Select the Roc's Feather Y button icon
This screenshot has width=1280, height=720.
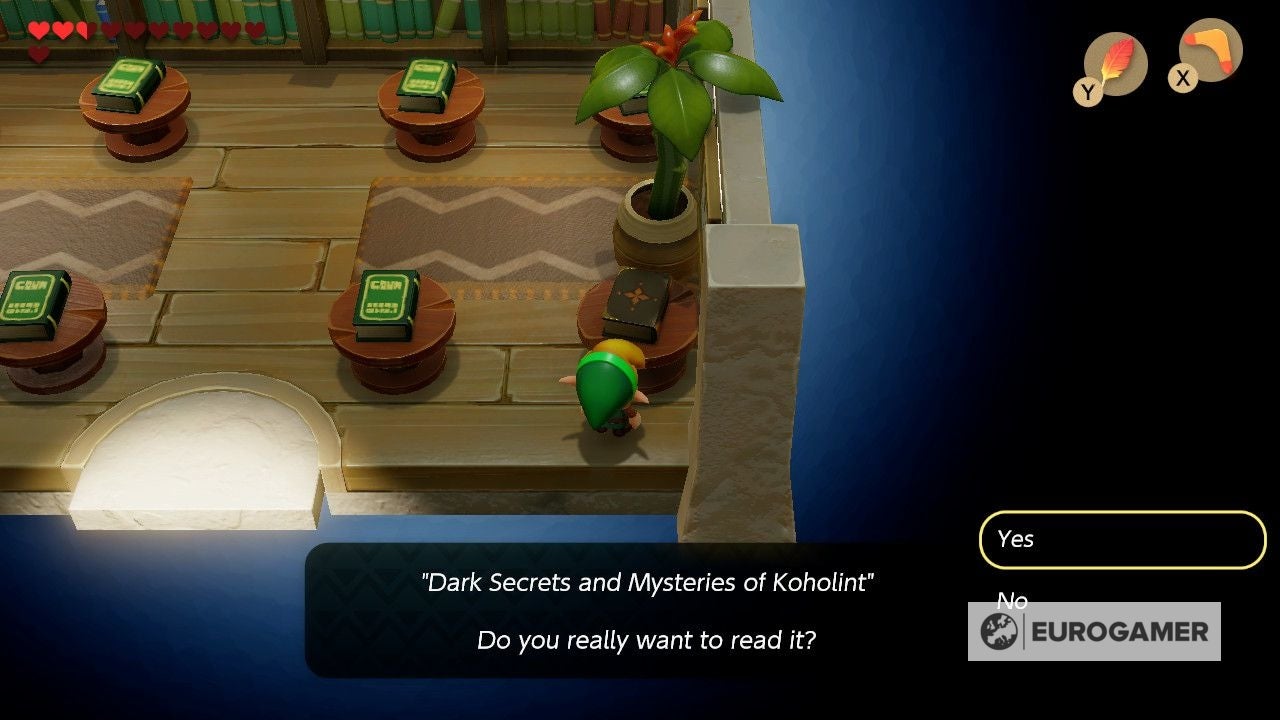coord(1113,62)
